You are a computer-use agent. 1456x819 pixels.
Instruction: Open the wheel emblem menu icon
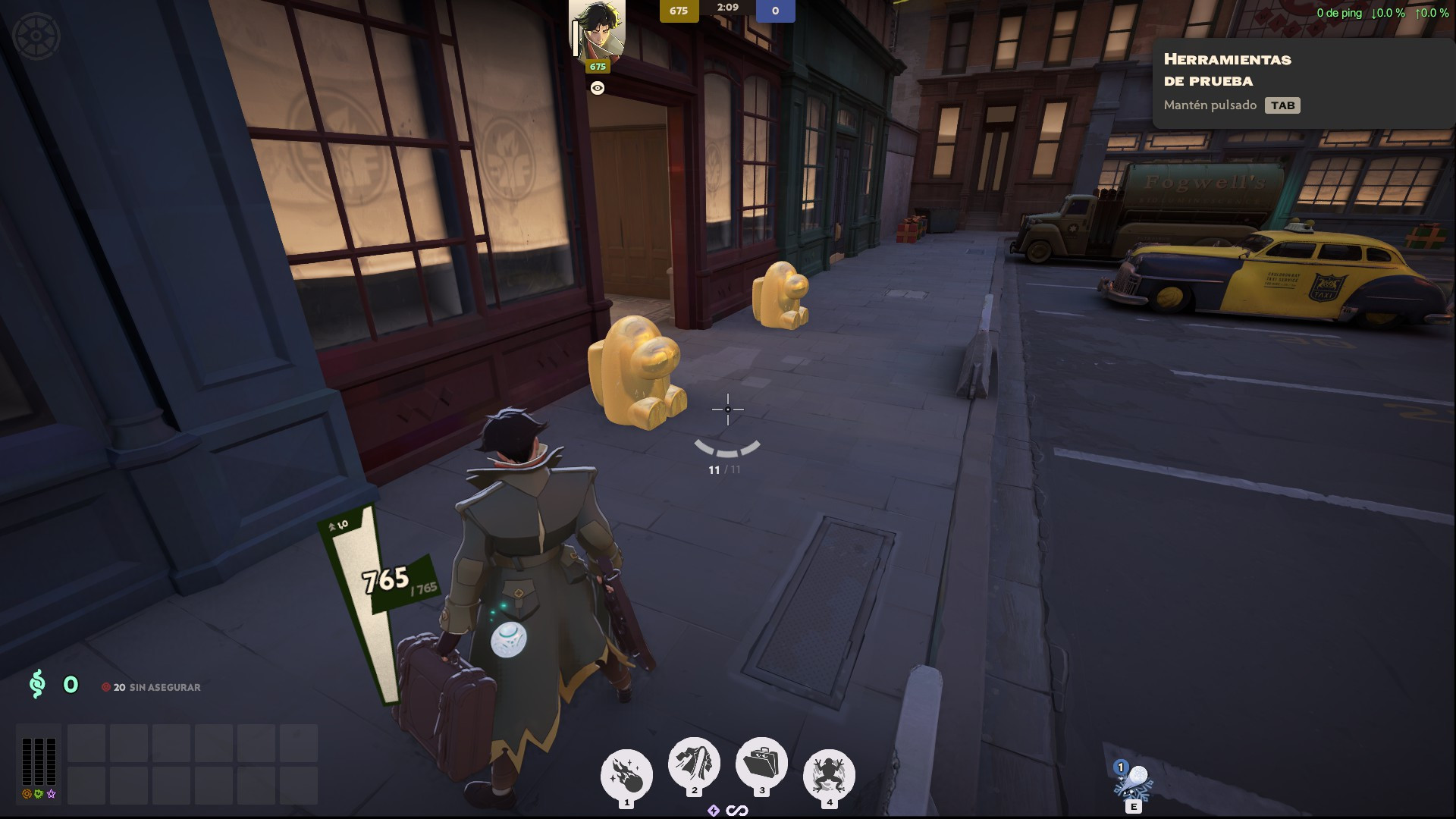[x=36, y=36]
